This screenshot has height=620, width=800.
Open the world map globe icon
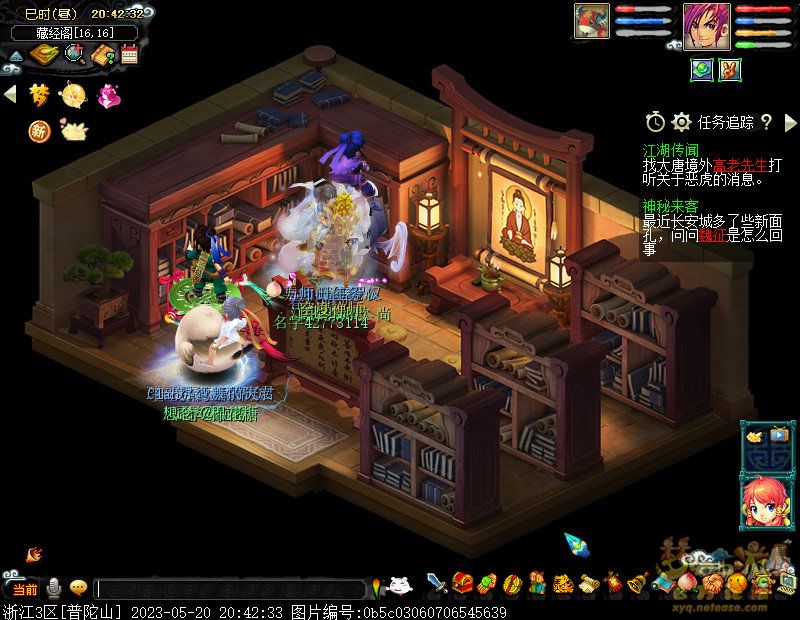[74, 54]
